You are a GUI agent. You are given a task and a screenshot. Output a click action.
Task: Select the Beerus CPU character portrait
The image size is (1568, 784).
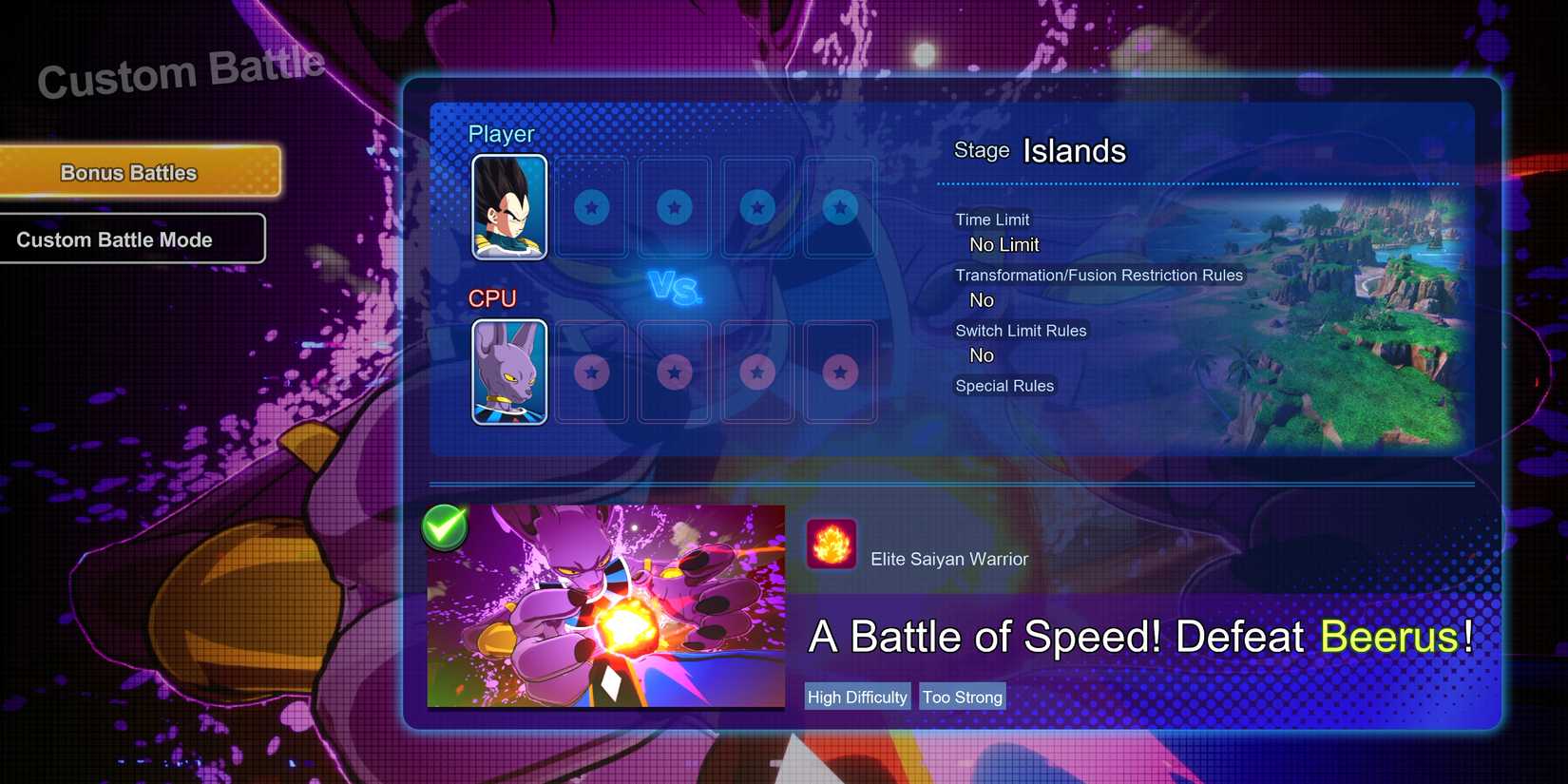tap(508, 373)
